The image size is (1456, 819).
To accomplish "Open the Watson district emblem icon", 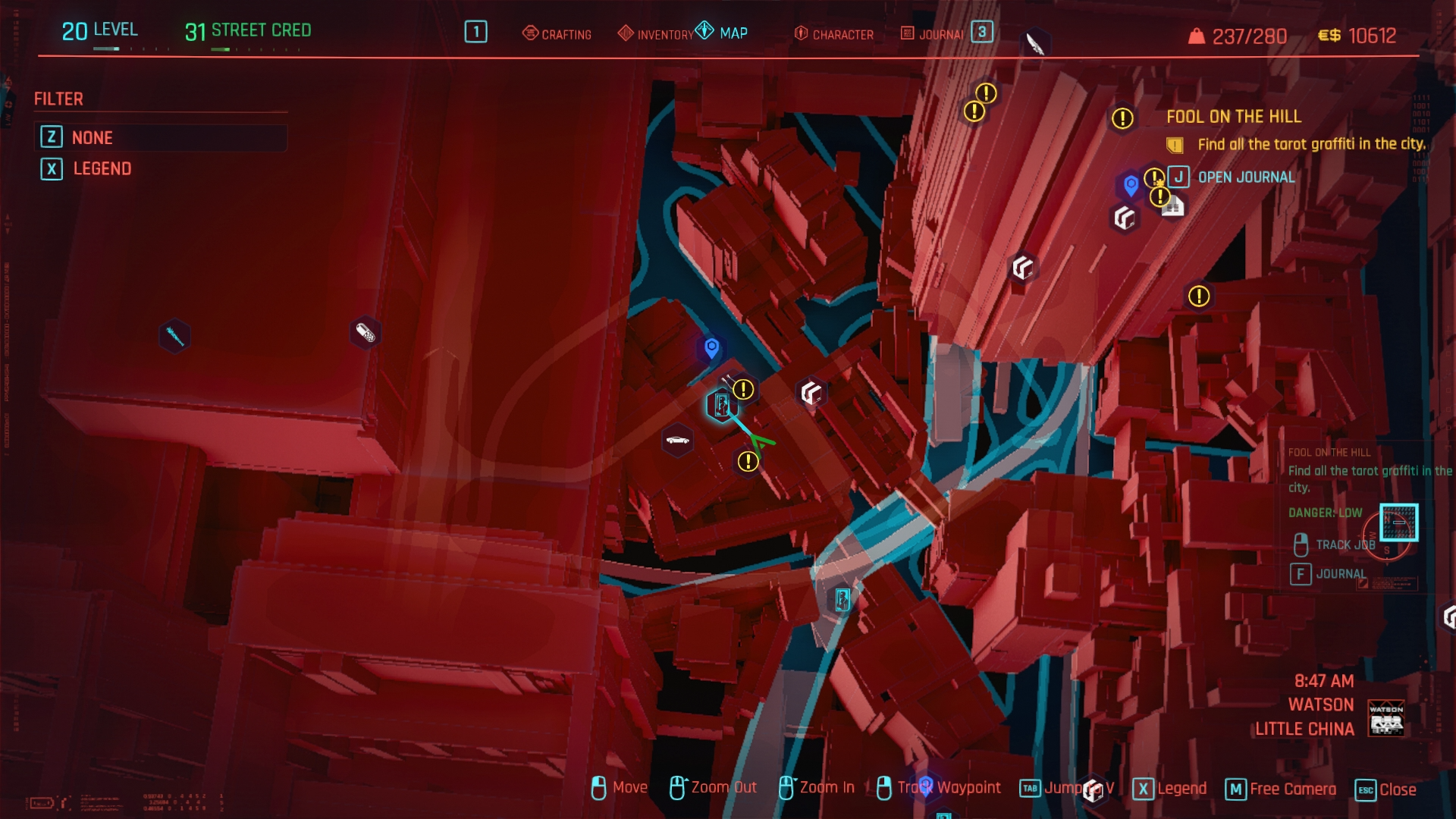I will [1386, 717].
